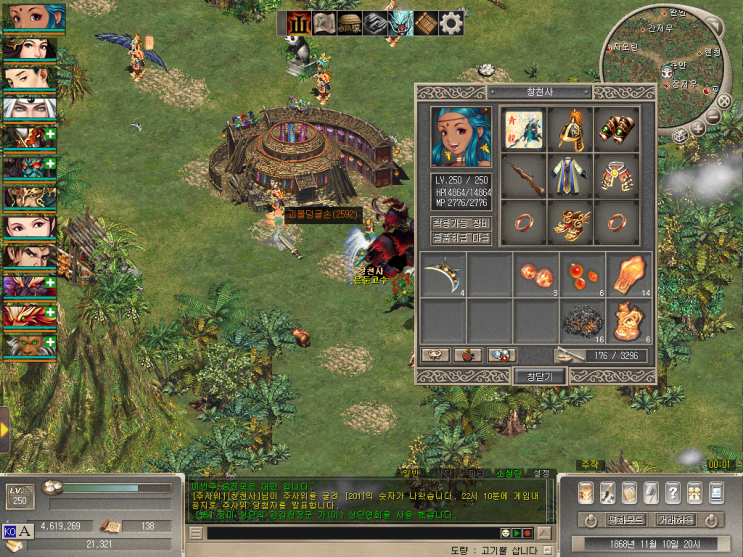Close the inventory with the 창닫기 button
The height and width of the screenshot is (557, 743).
click(539, 376)
